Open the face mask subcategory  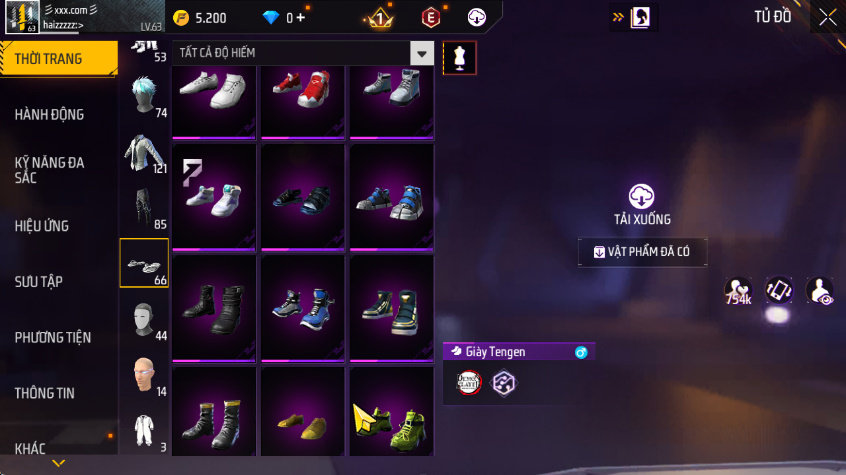[x=144, y=320]
